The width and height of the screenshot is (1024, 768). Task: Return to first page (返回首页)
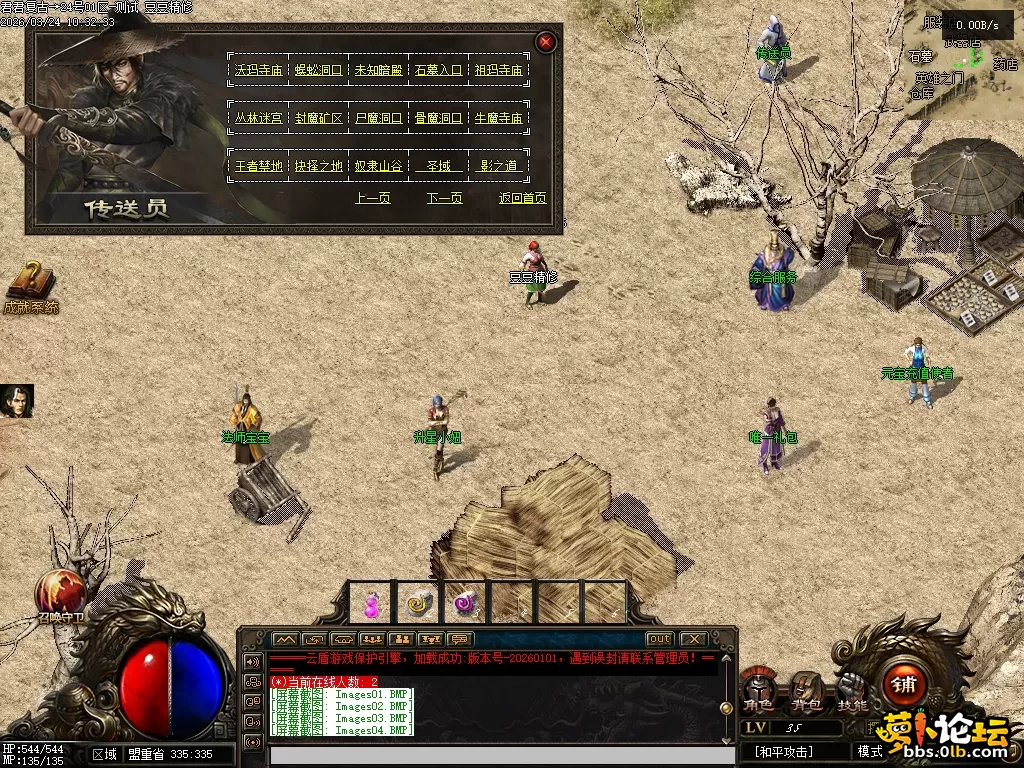[523, 198]
